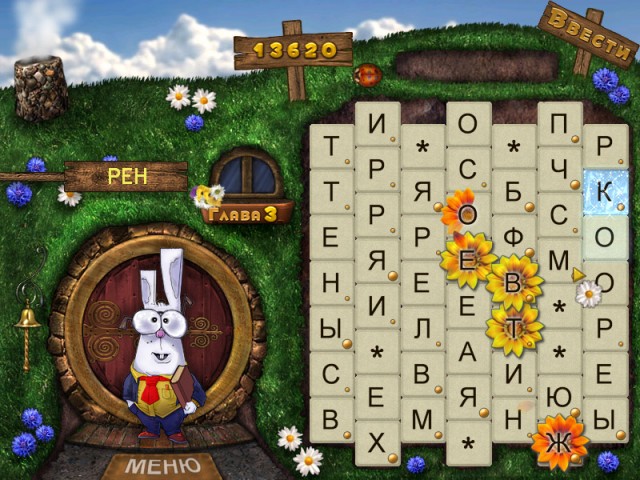
Task: Select the letter Х tile
Action: (x=376, y=443)
